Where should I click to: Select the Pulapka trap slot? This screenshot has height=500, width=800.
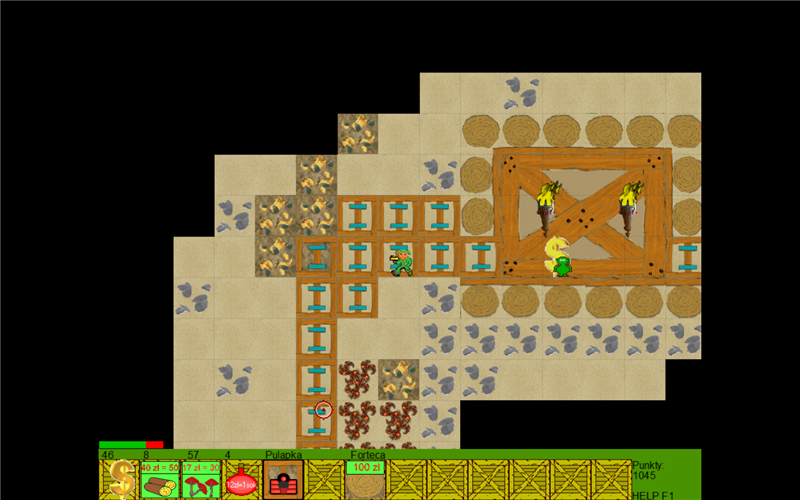tap(283, 481)
